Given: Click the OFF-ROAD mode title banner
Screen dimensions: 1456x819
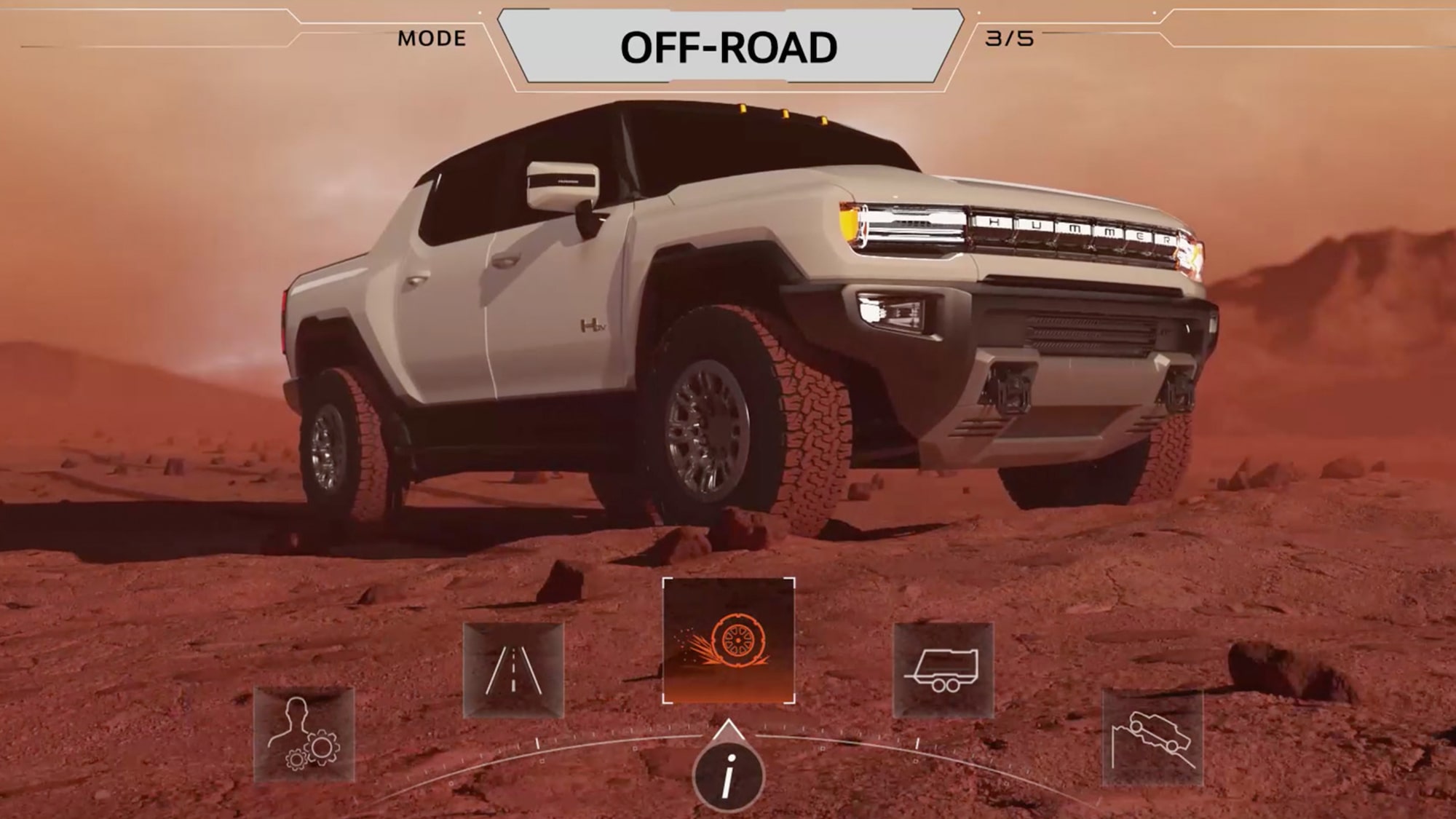Looking at the screenshot, I should [729, 47].
